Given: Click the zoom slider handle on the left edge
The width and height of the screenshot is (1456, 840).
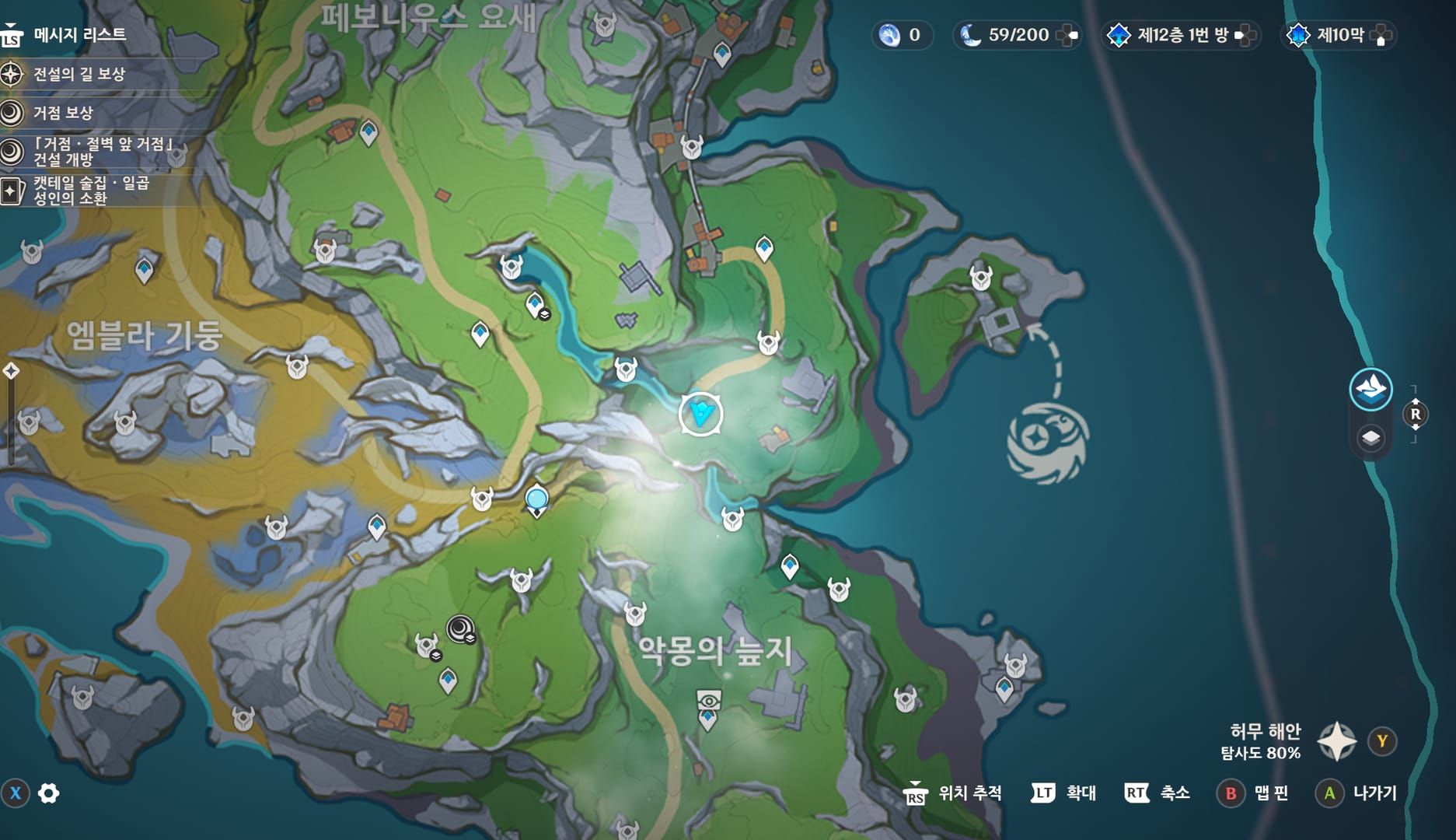Looking at the screenshot, I should coord(11,371).
